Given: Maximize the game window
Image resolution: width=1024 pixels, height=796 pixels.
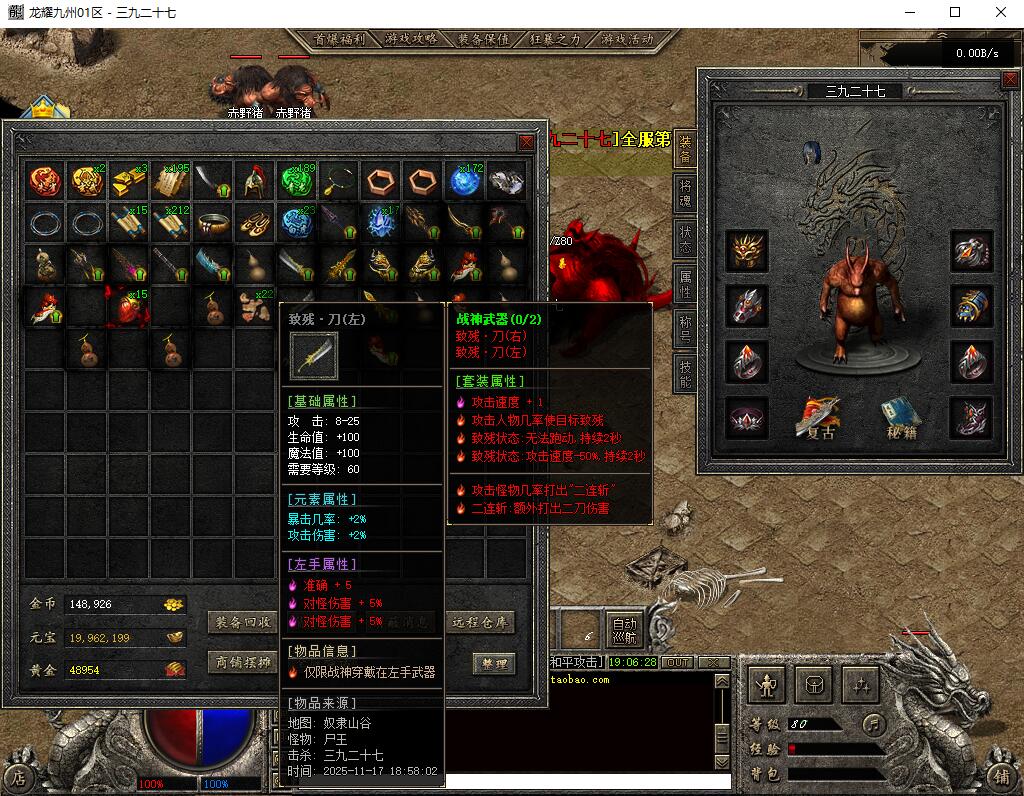Looking at the screenshot, I should point(954,12).
